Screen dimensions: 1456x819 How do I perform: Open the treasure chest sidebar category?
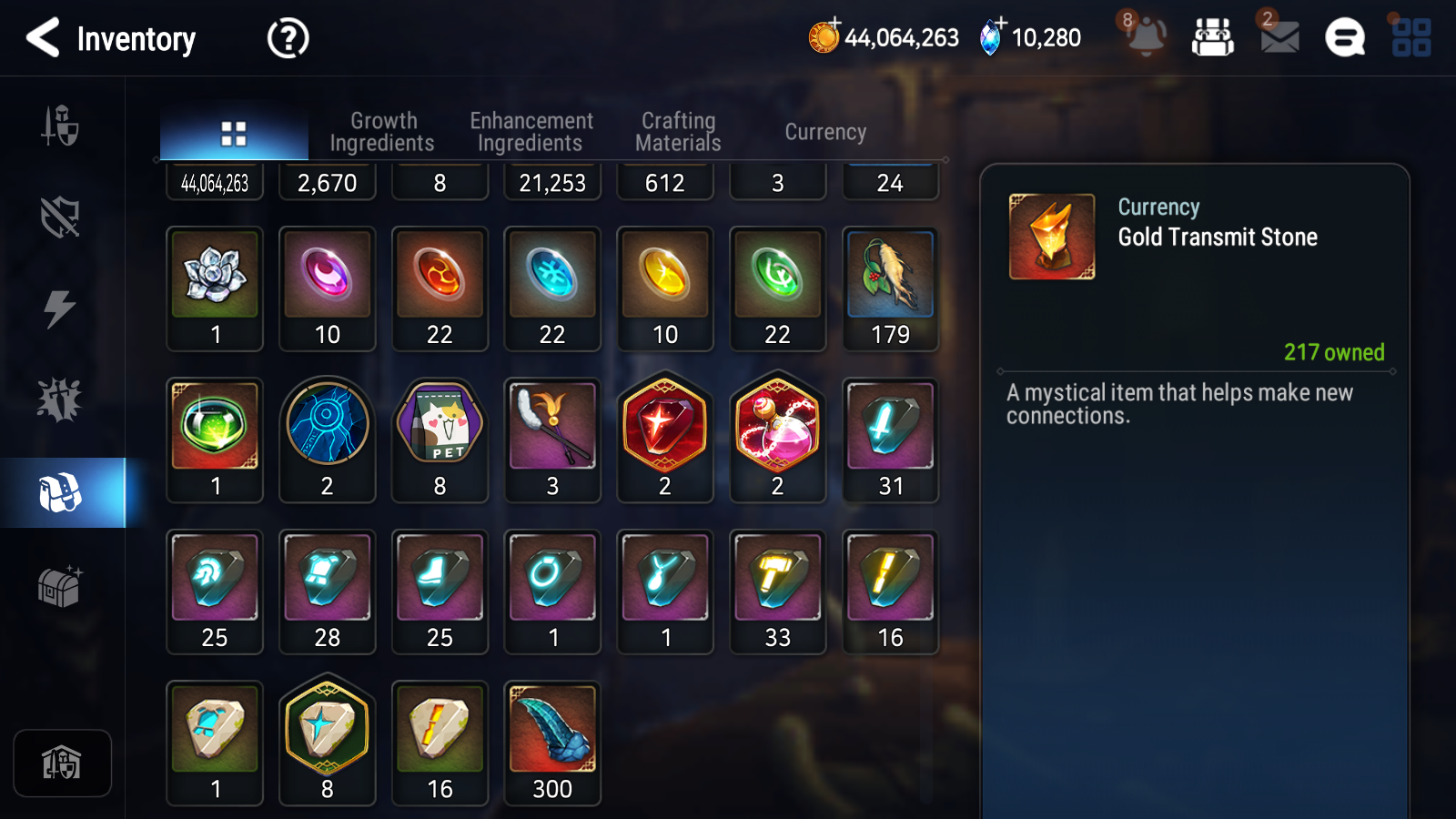[60, 586]
